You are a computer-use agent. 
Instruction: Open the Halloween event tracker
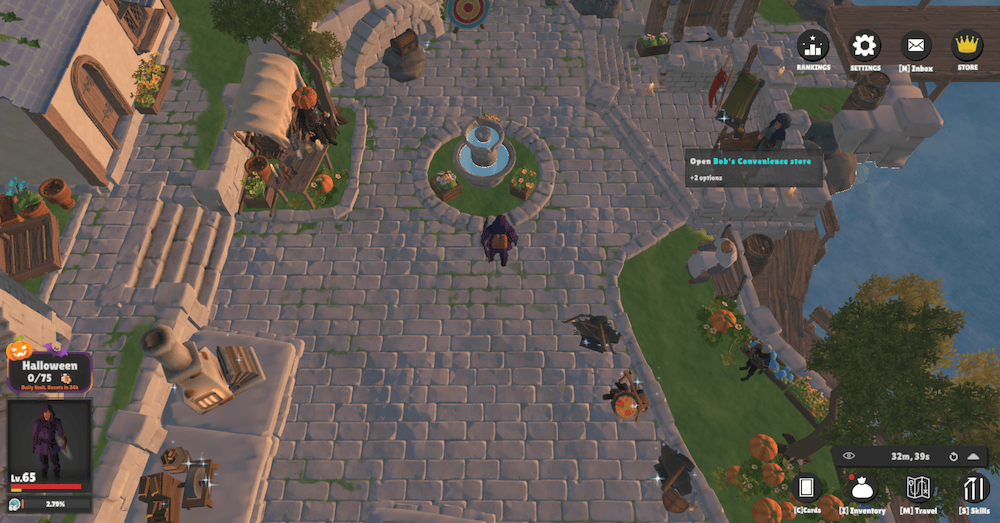pyautogui.click(x=49, y=368)
